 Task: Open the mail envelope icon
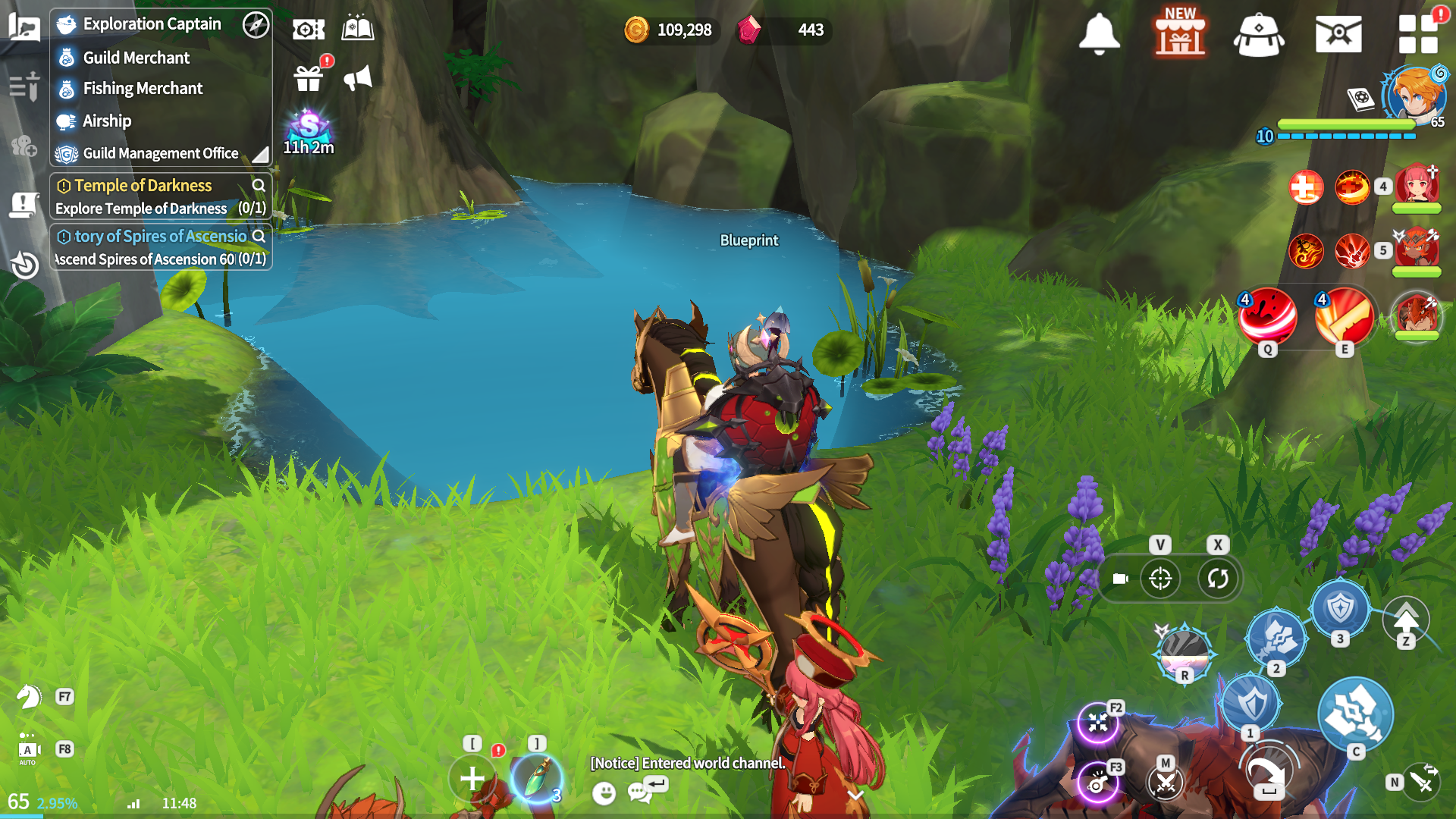click(1338, 35)
